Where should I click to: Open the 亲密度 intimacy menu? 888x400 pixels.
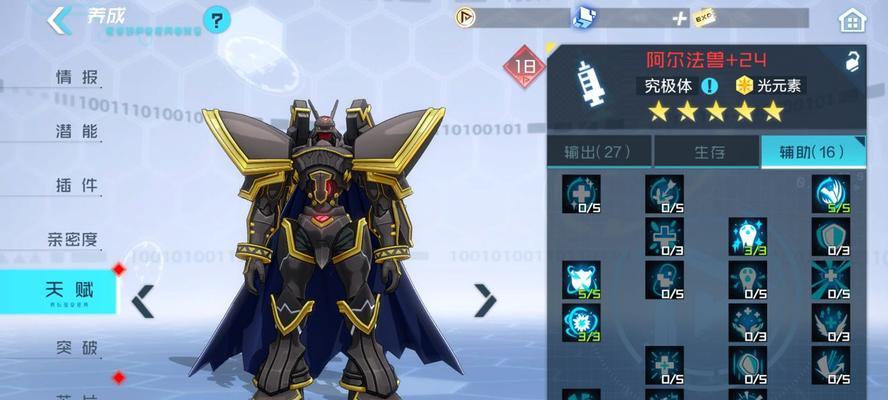tap(73, 239)
